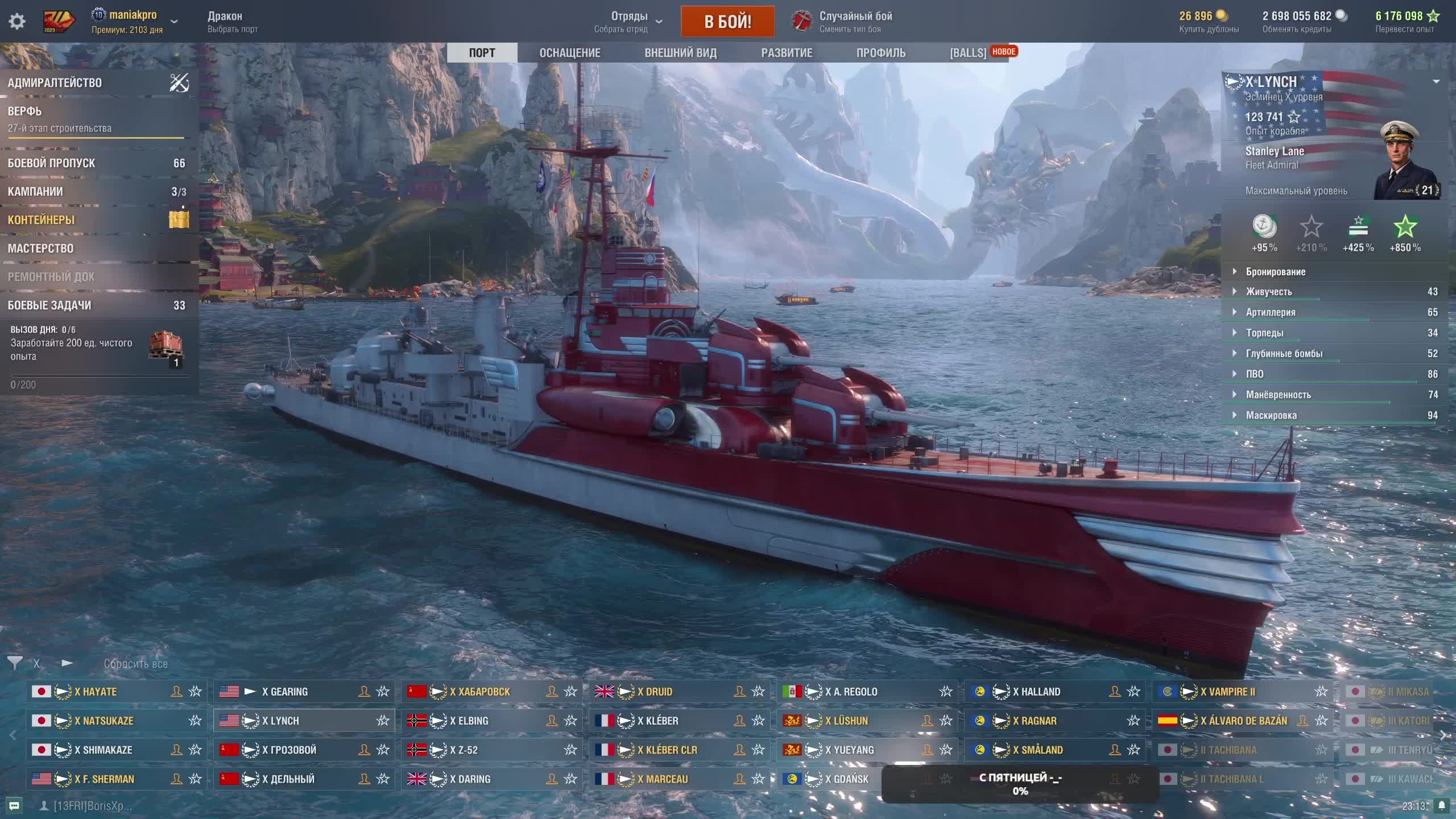1456x819 pixels.
Task: Open the Боевой пропуск section
Action: tap(51, 163)
